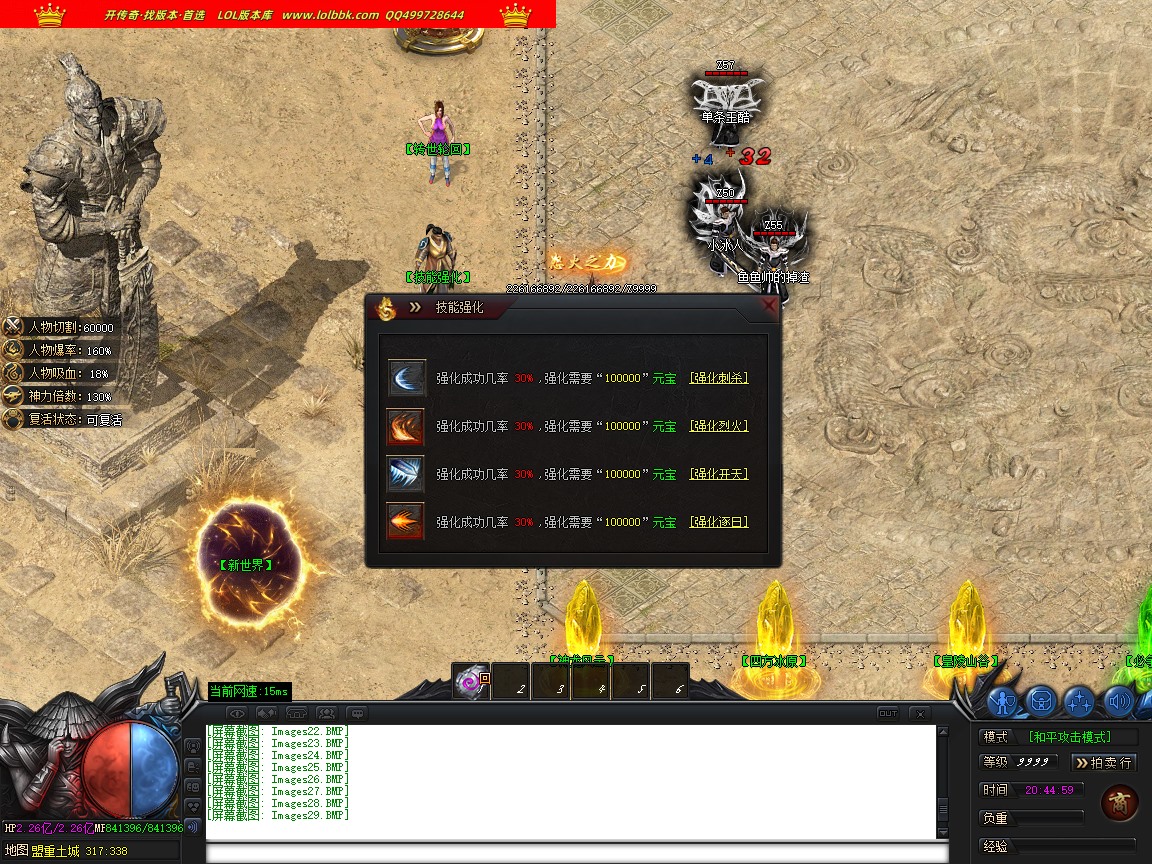This screenshot has height=864, width=1152.
Task: Toggle sound with the blue speaker icon
Action: pyautogui.click(x=1117, y=702)
